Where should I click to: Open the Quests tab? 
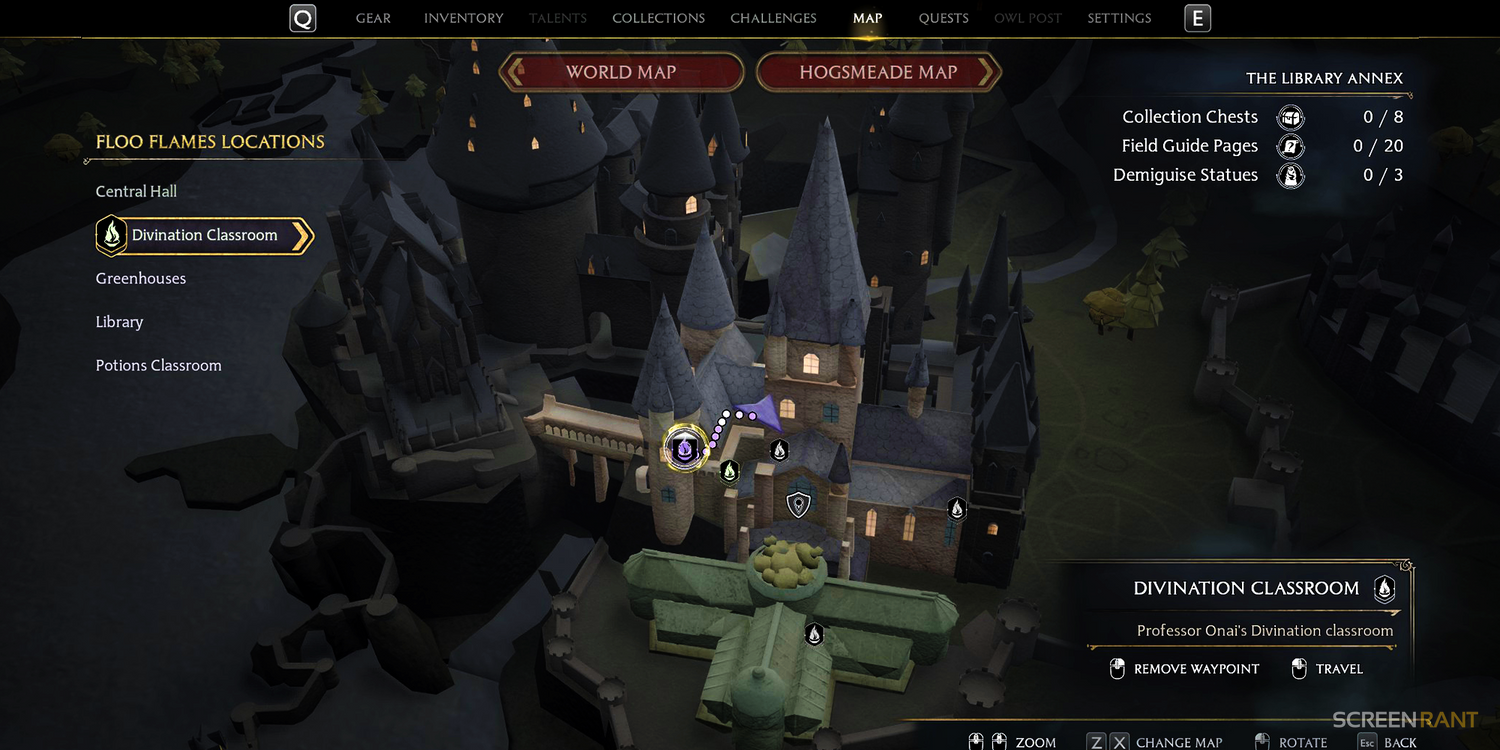[944, 18]
